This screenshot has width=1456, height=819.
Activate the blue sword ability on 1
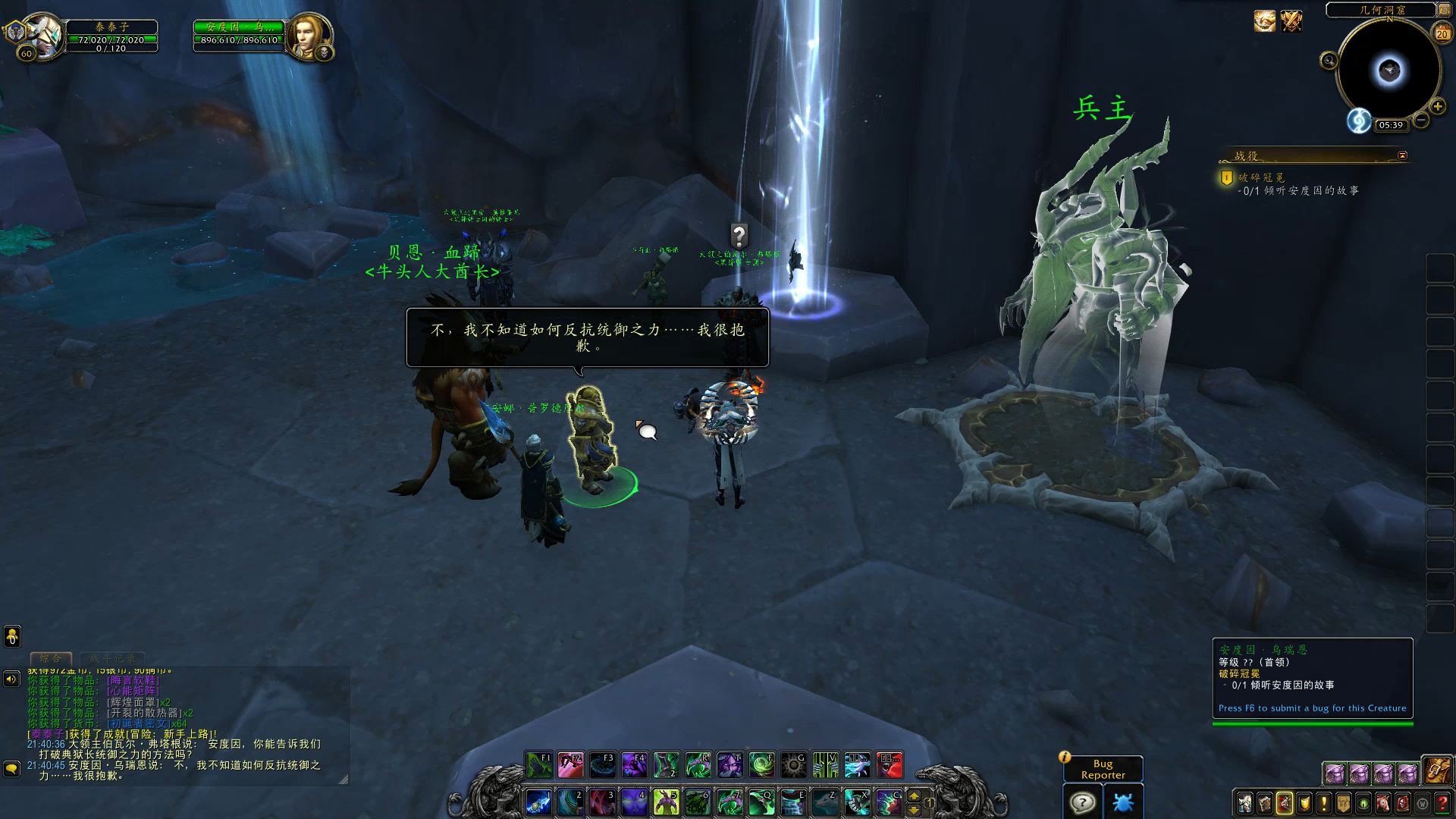[538, 802]
